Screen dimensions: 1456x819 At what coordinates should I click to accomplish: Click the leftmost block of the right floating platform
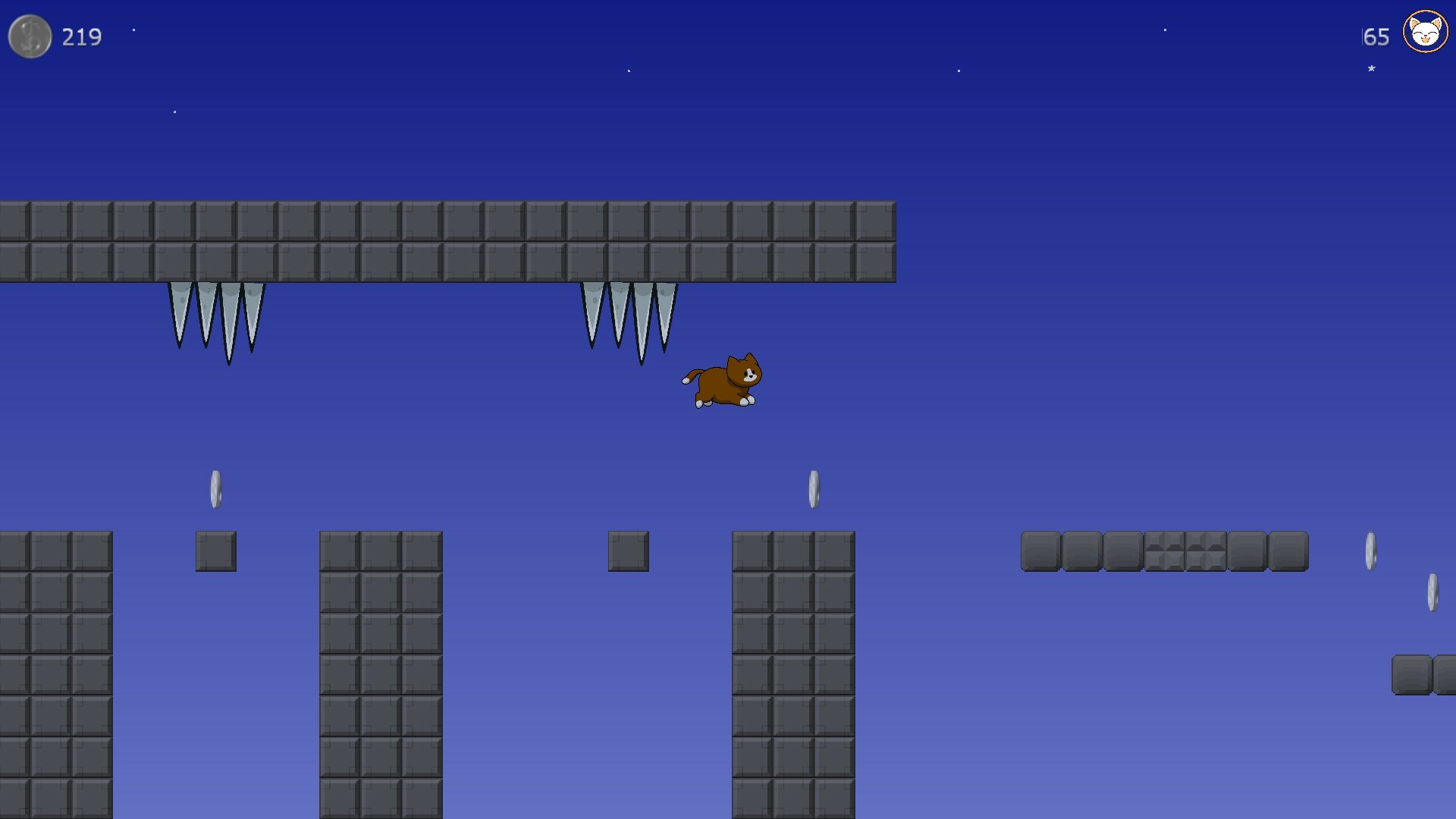1040,551
